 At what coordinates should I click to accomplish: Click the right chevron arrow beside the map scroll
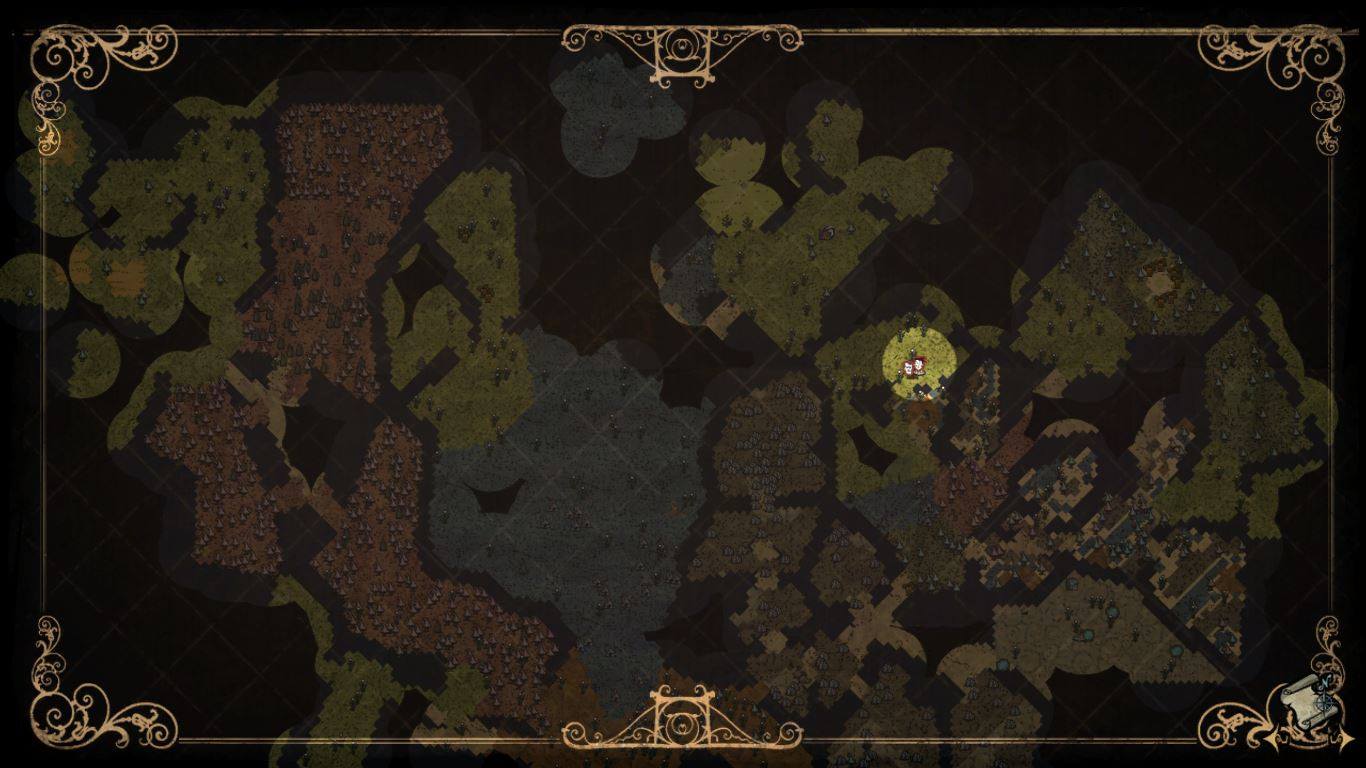pyautogui.click(x=1346, y=737)
